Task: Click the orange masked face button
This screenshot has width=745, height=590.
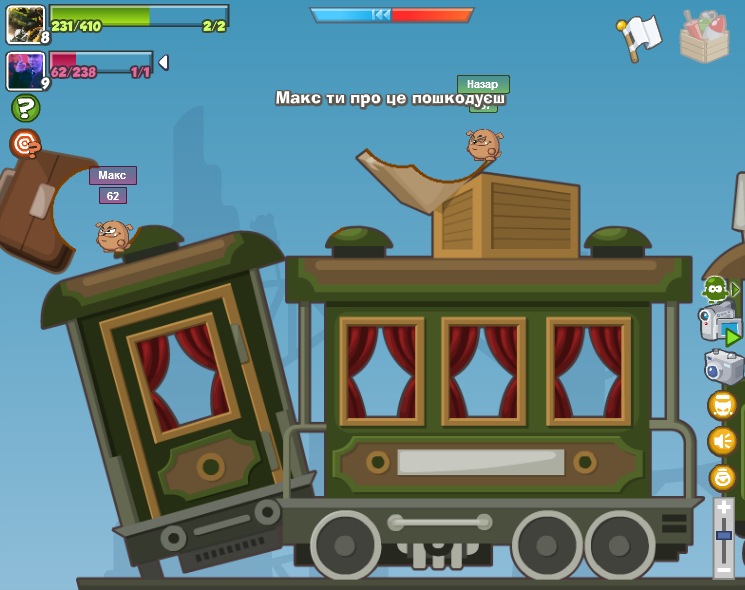Action: 722,405
